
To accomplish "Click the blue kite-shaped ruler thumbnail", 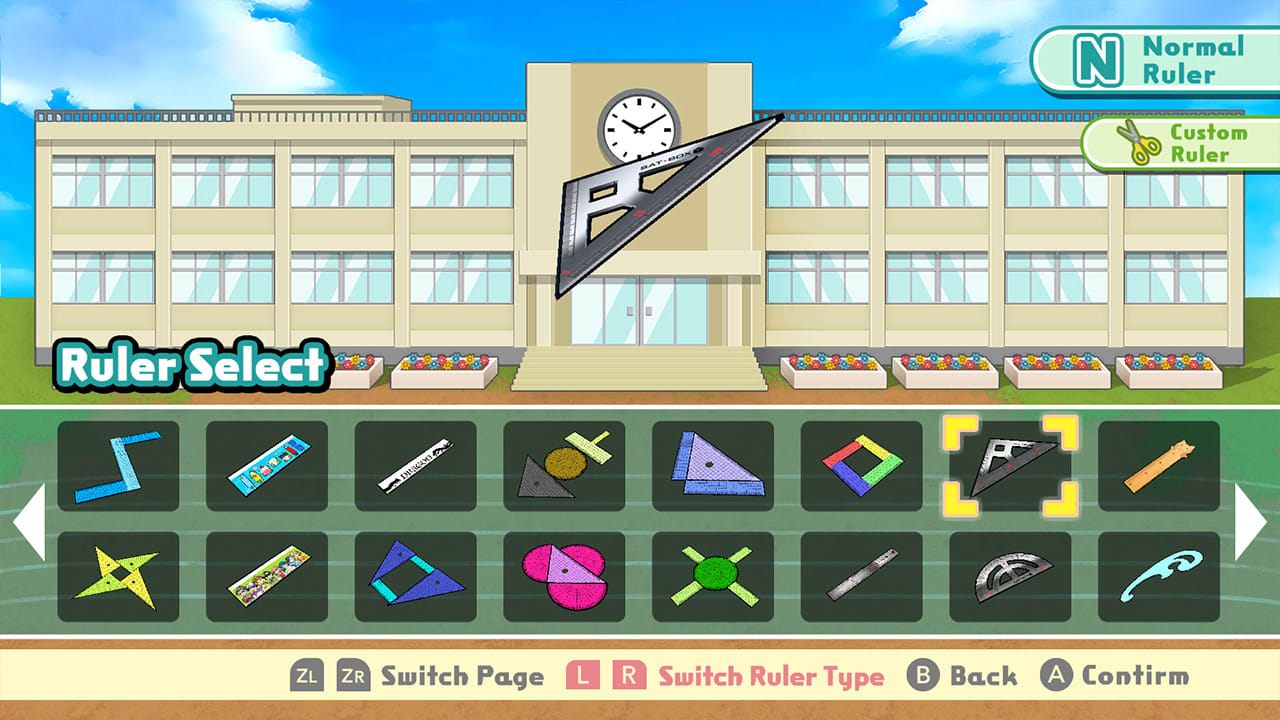I will (415, 577).
